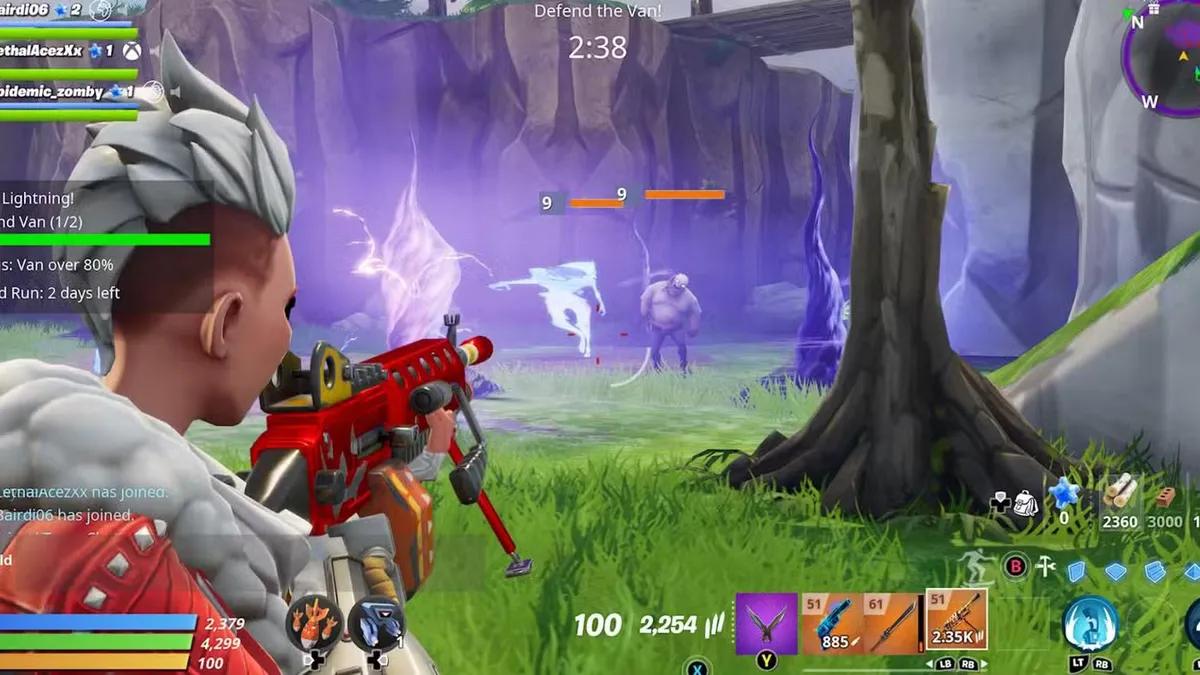
Task: Switch to the crossed-tools build mode icon
Action: [x=1046, y=567]
